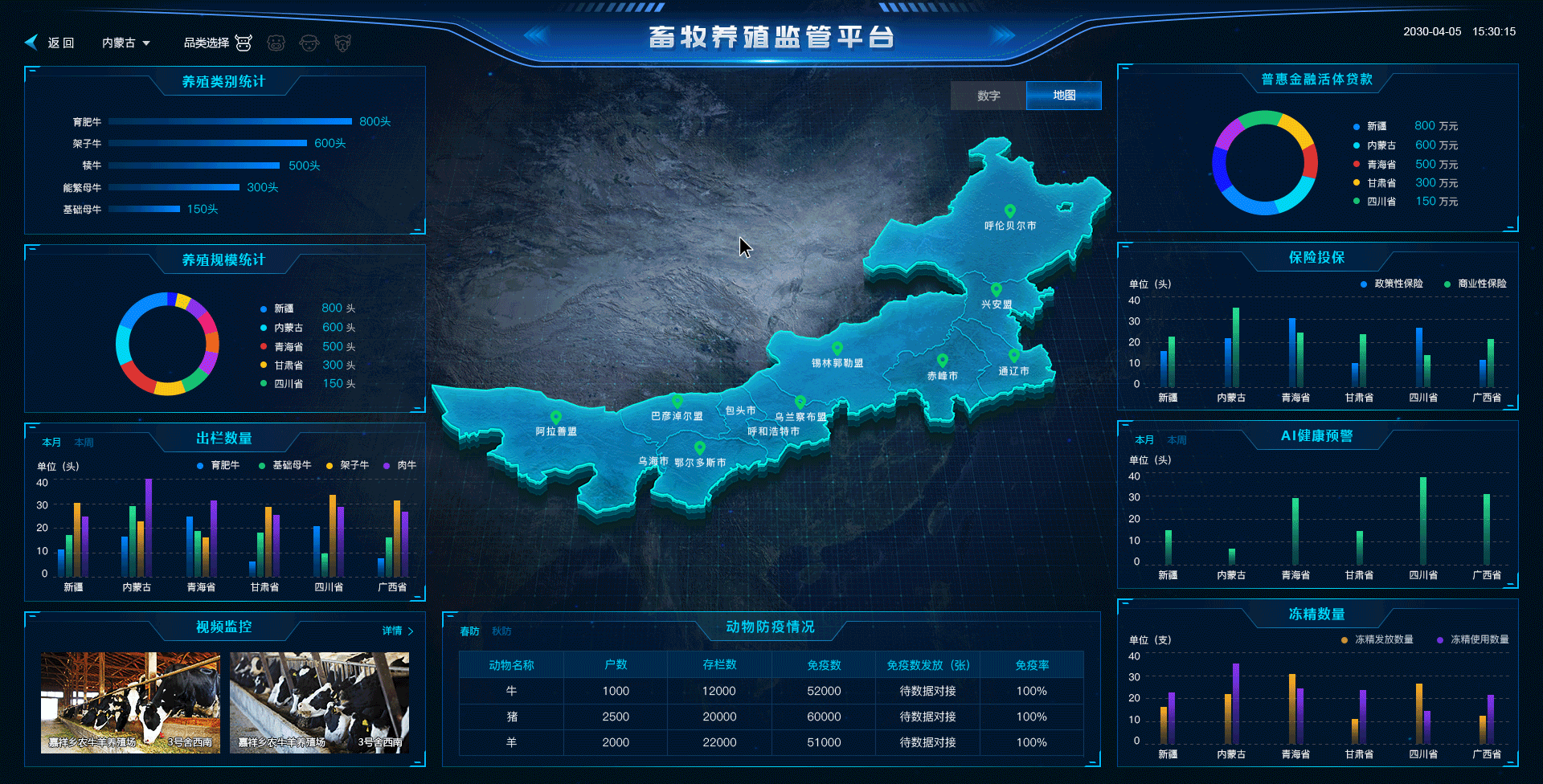Switch AI健康预警 panel to 本周
Screen dimensions: 1543x784
[x=1176, y=439]
